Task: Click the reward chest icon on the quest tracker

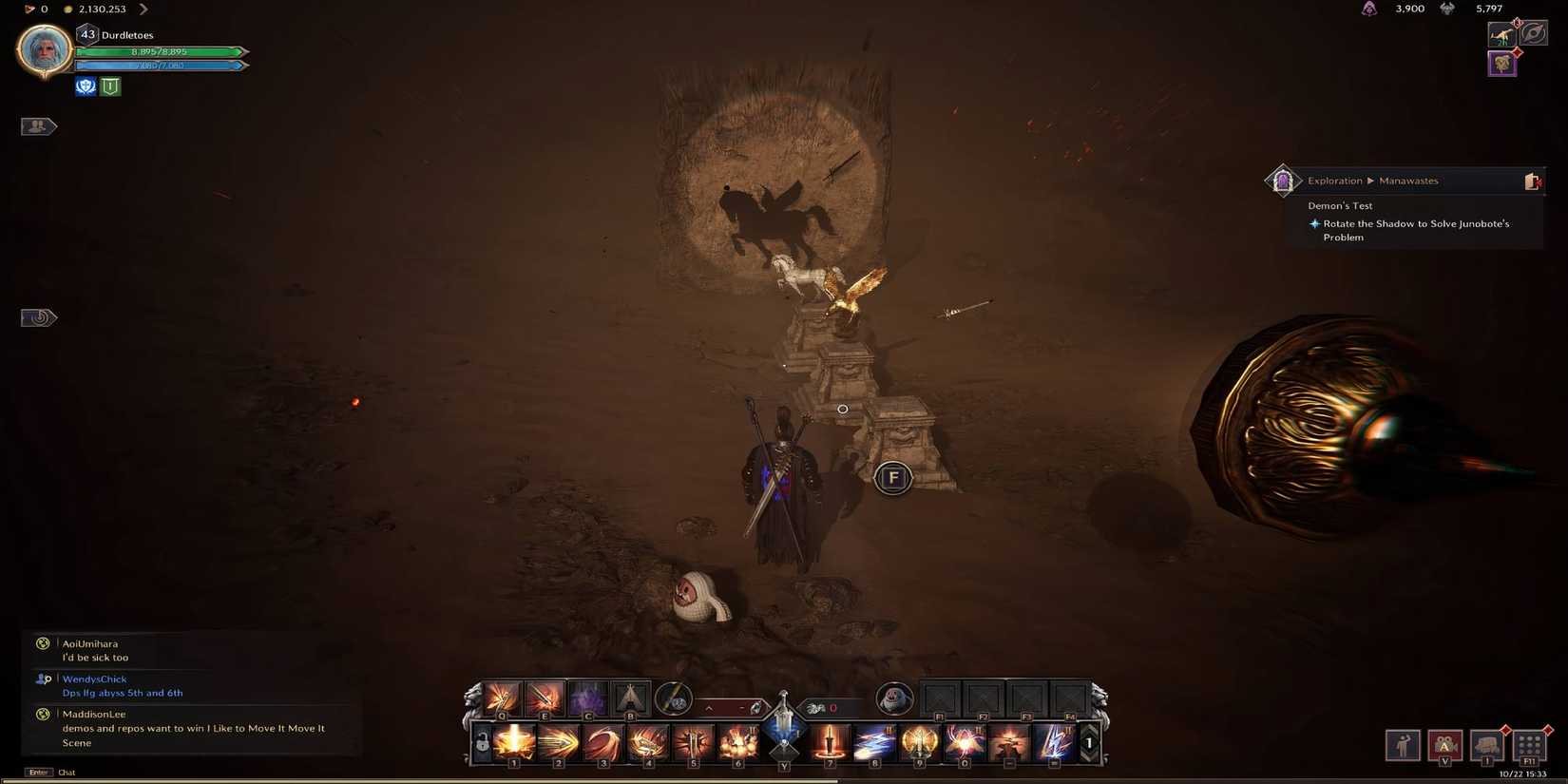Action: [x=1533, y=182]
